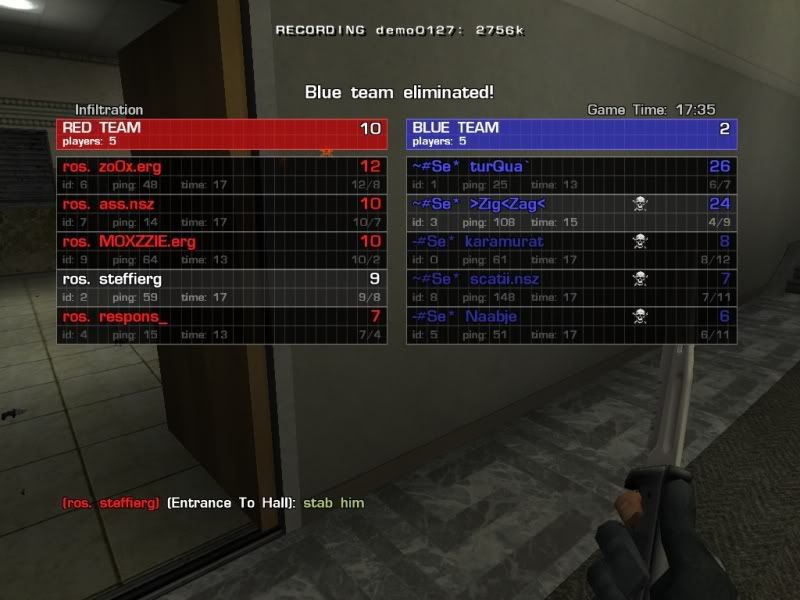Click the karamurat player row
This screenshot has width=800, height=600.
[571, 250]
